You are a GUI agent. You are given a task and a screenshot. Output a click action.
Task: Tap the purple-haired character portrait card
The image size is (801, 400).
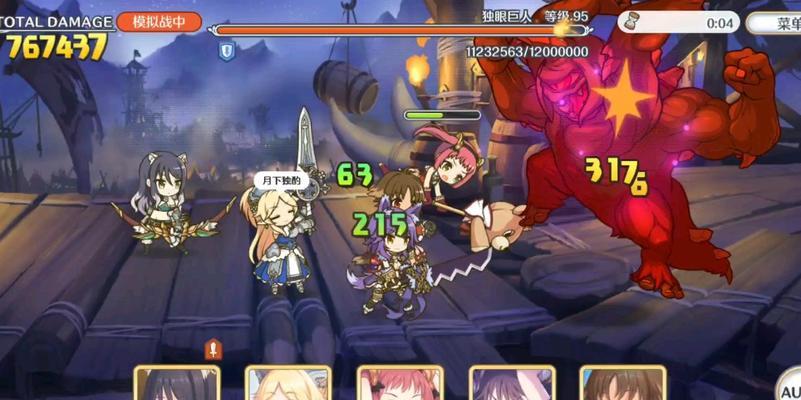[x=512, y=384]
